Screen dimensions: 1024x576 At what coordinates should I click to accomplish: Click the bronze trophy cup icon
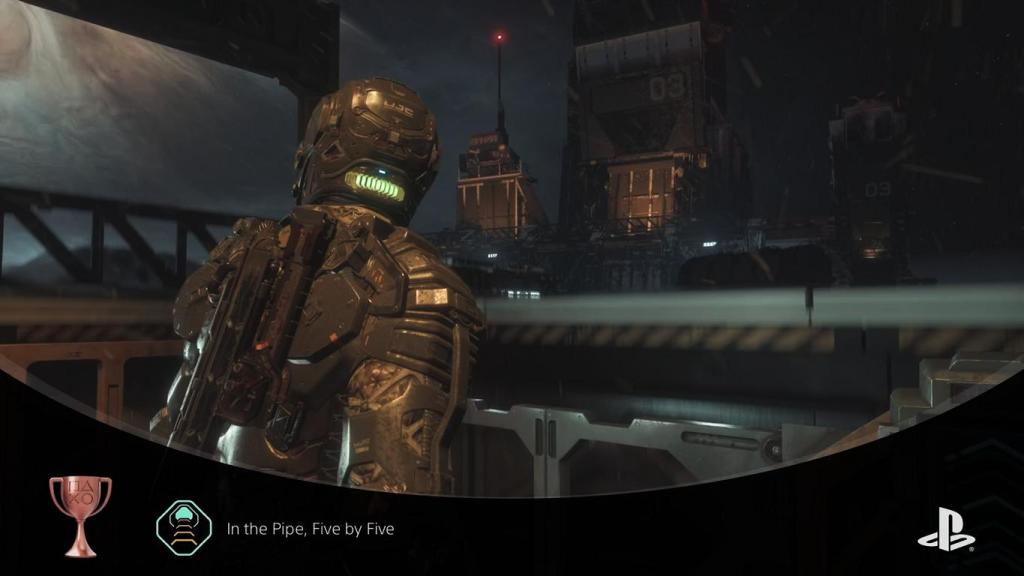point(80,514)
